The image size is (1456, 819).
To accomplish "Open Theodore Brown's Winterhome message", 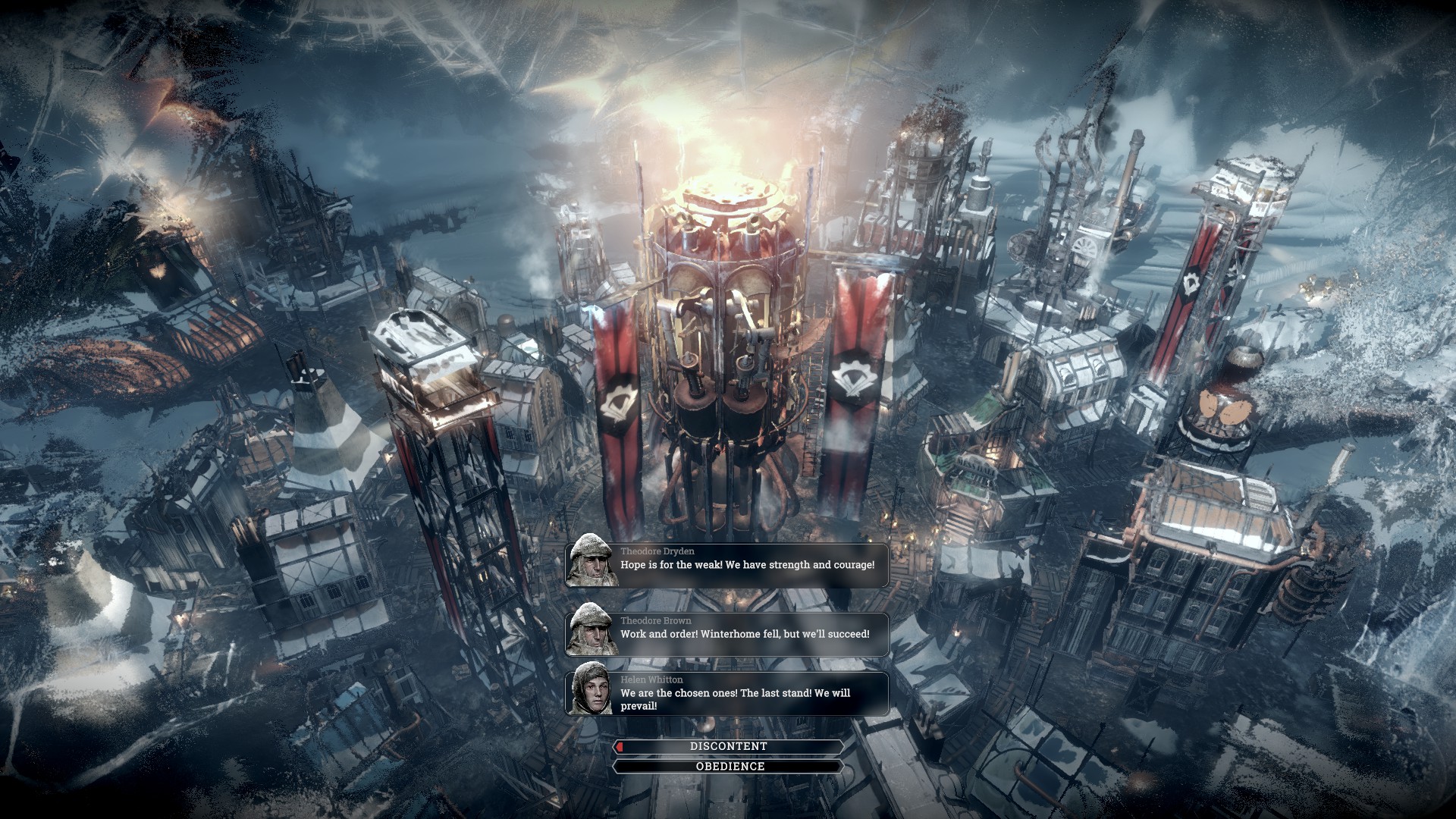I will [x=745, y=634].
